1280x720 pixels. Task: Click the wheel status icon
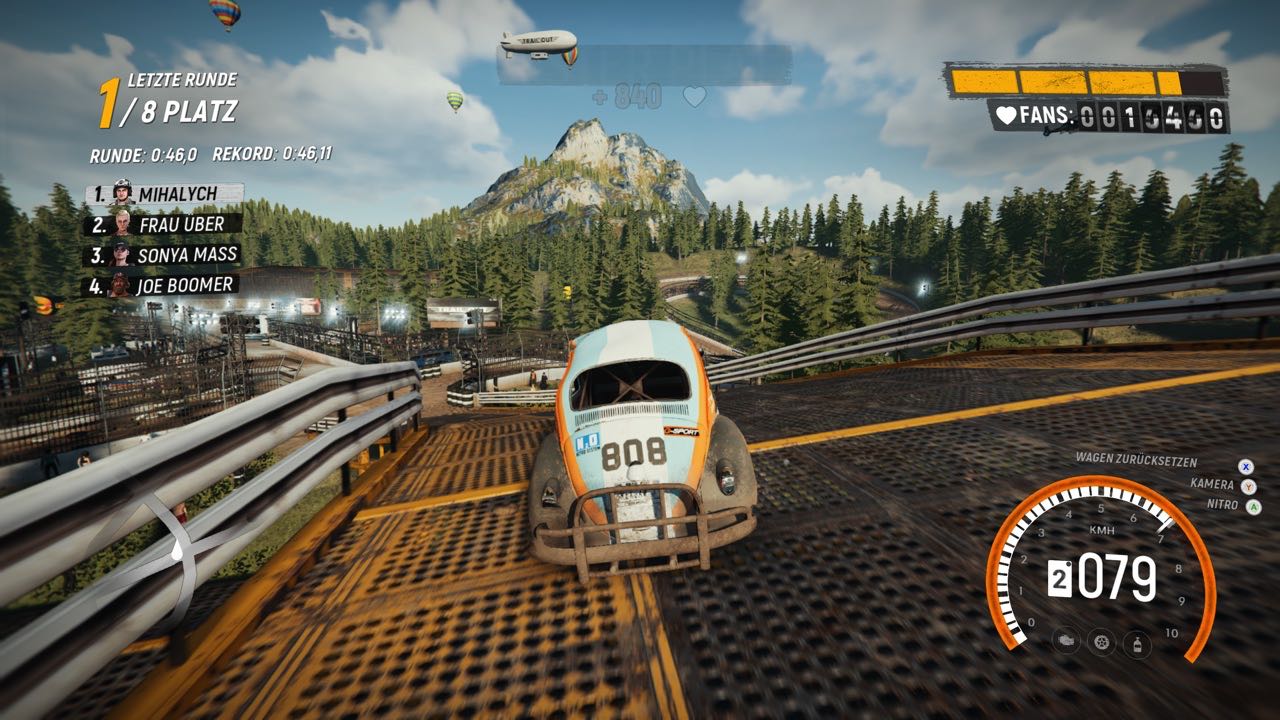point(1102,641)
